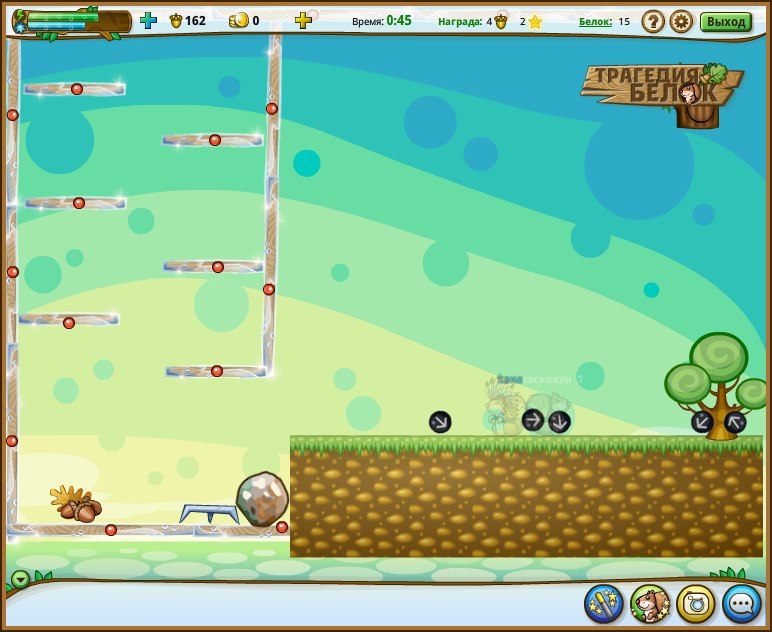Buy coins with the yellow plus

point(303,20)
